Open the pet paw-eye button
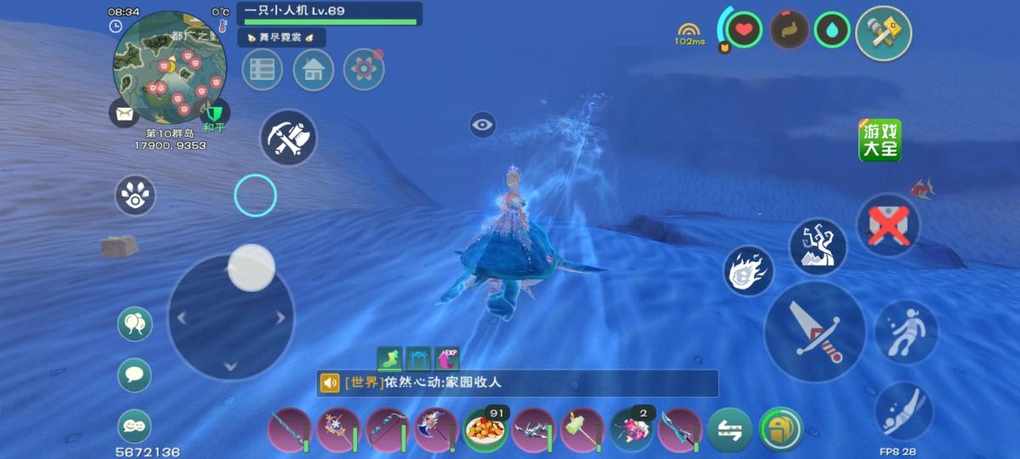 (135, 196)
